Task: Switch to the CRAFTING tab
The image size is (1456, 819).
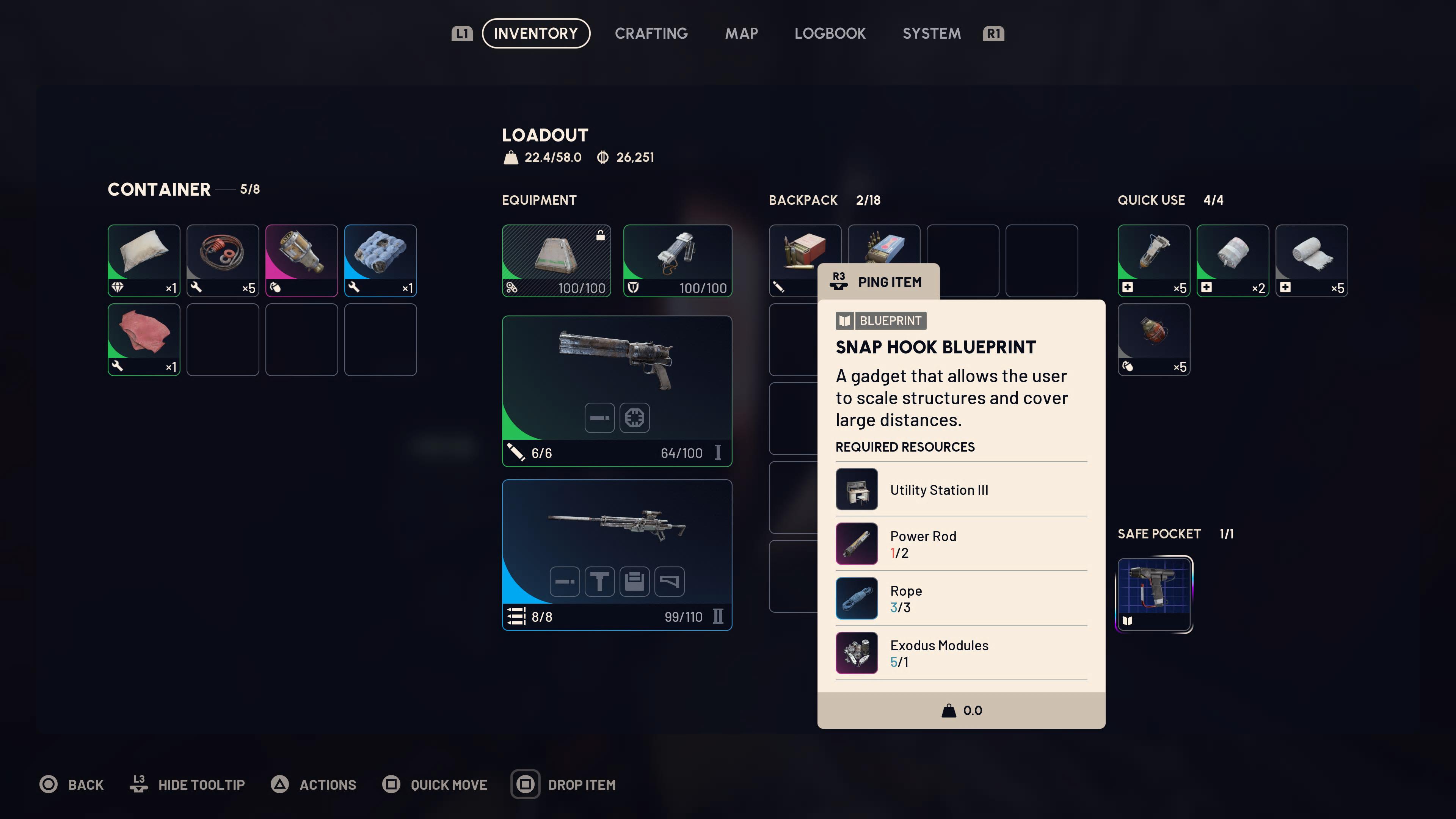Action: click(x=651, y=33)
